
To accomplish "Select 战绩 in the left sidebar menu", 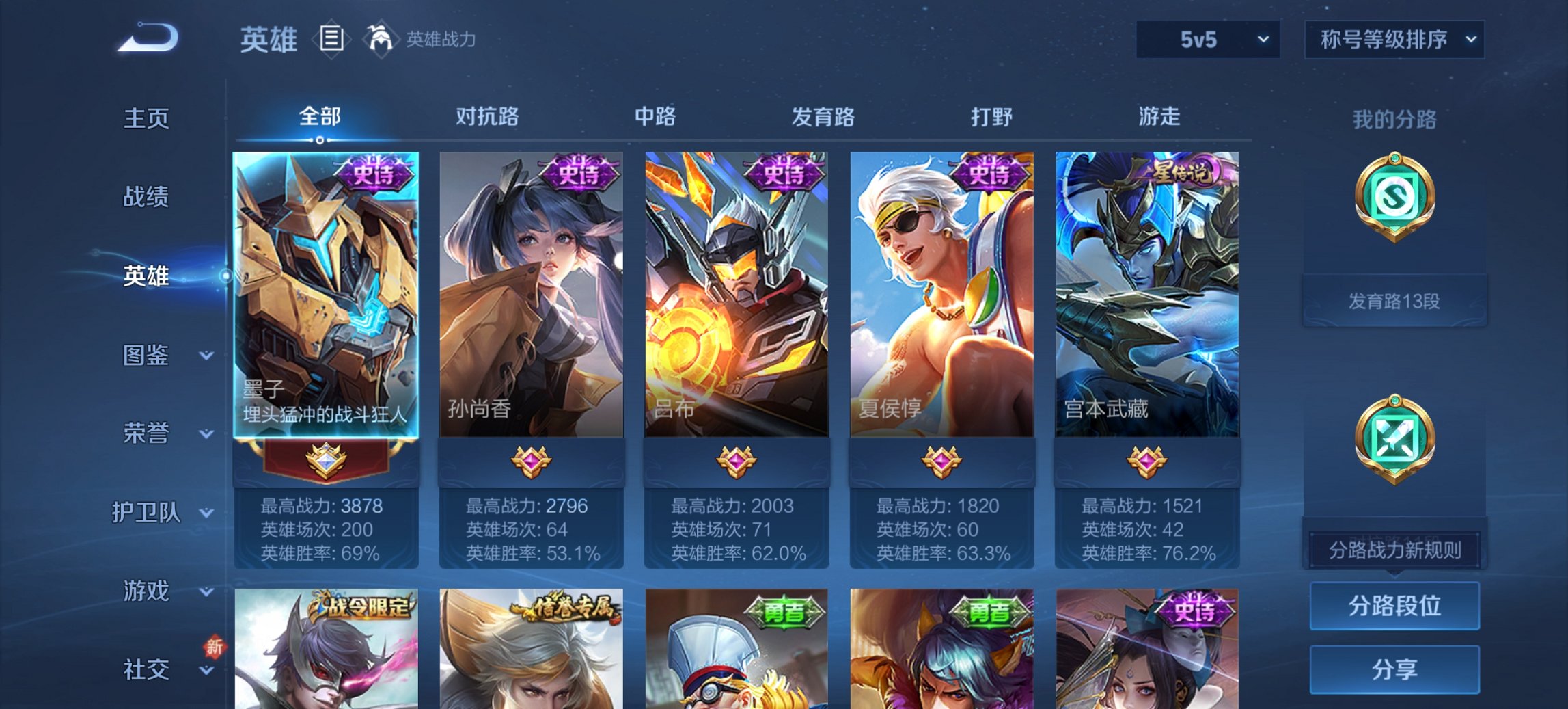I will (145, 197).
